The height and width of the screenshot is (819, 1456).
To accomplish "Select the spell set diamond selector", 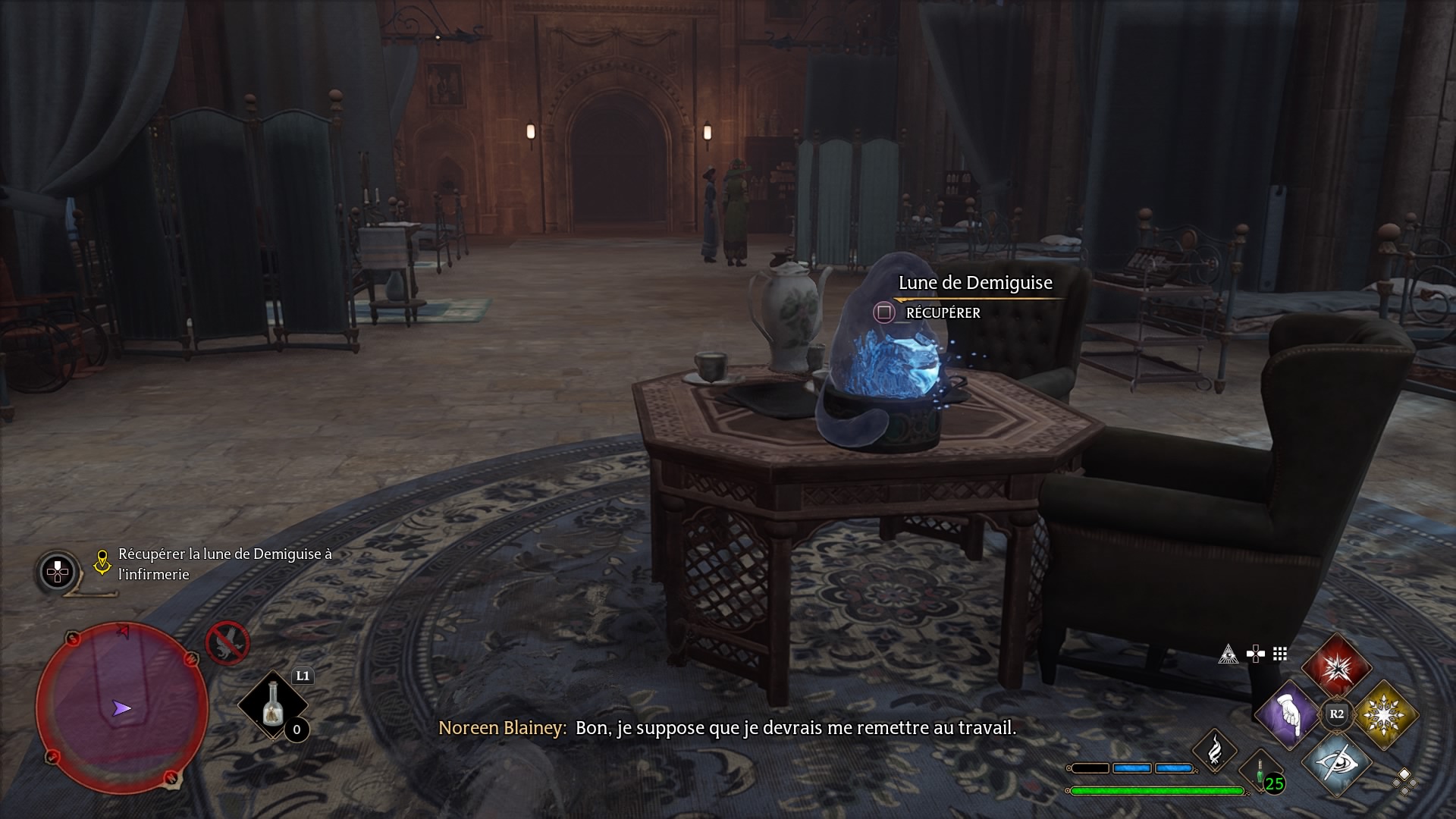I will click(x=1404, y=780).
